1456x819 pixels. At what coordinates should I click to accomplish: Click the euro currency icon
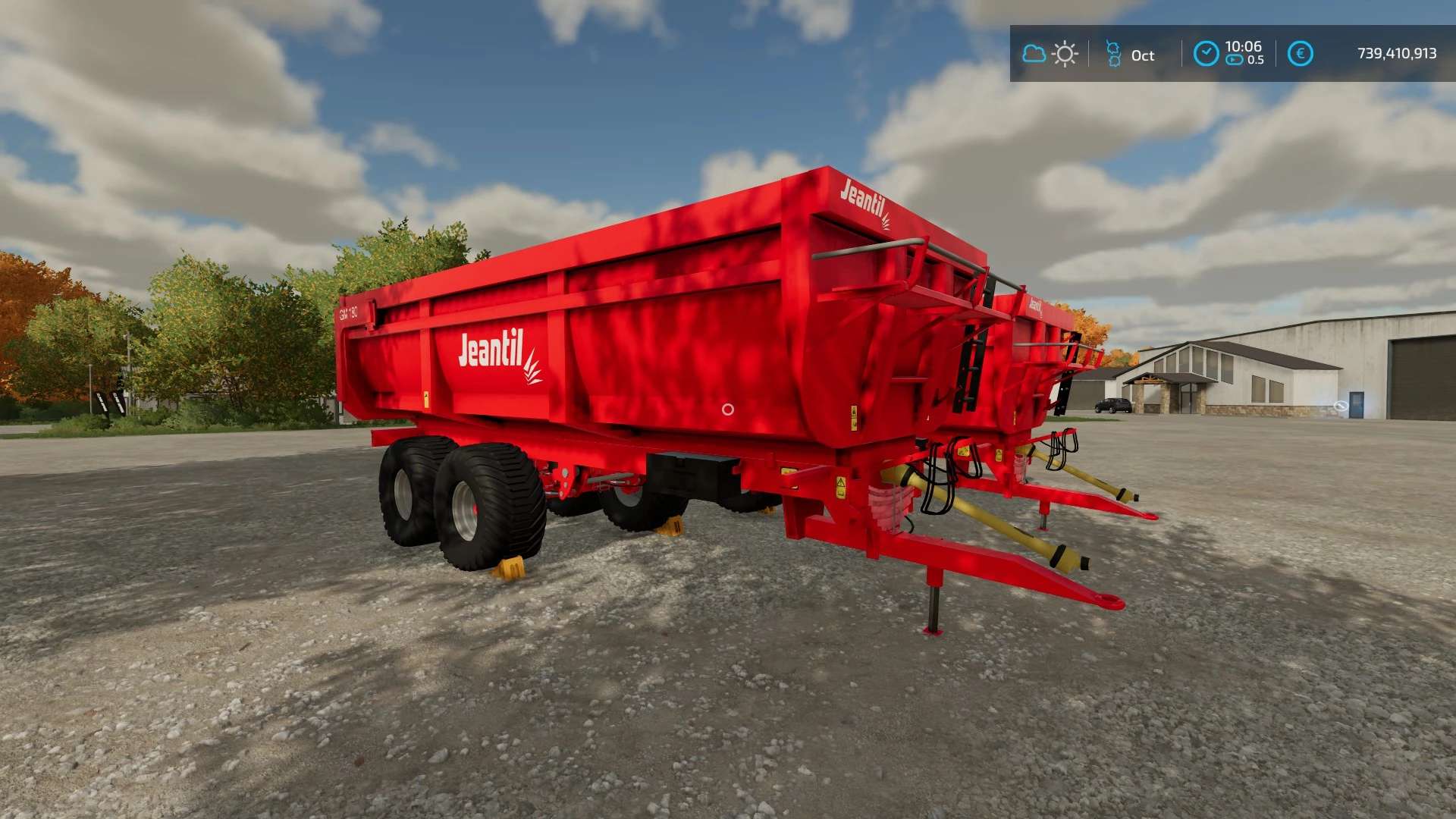(1300, 54)
